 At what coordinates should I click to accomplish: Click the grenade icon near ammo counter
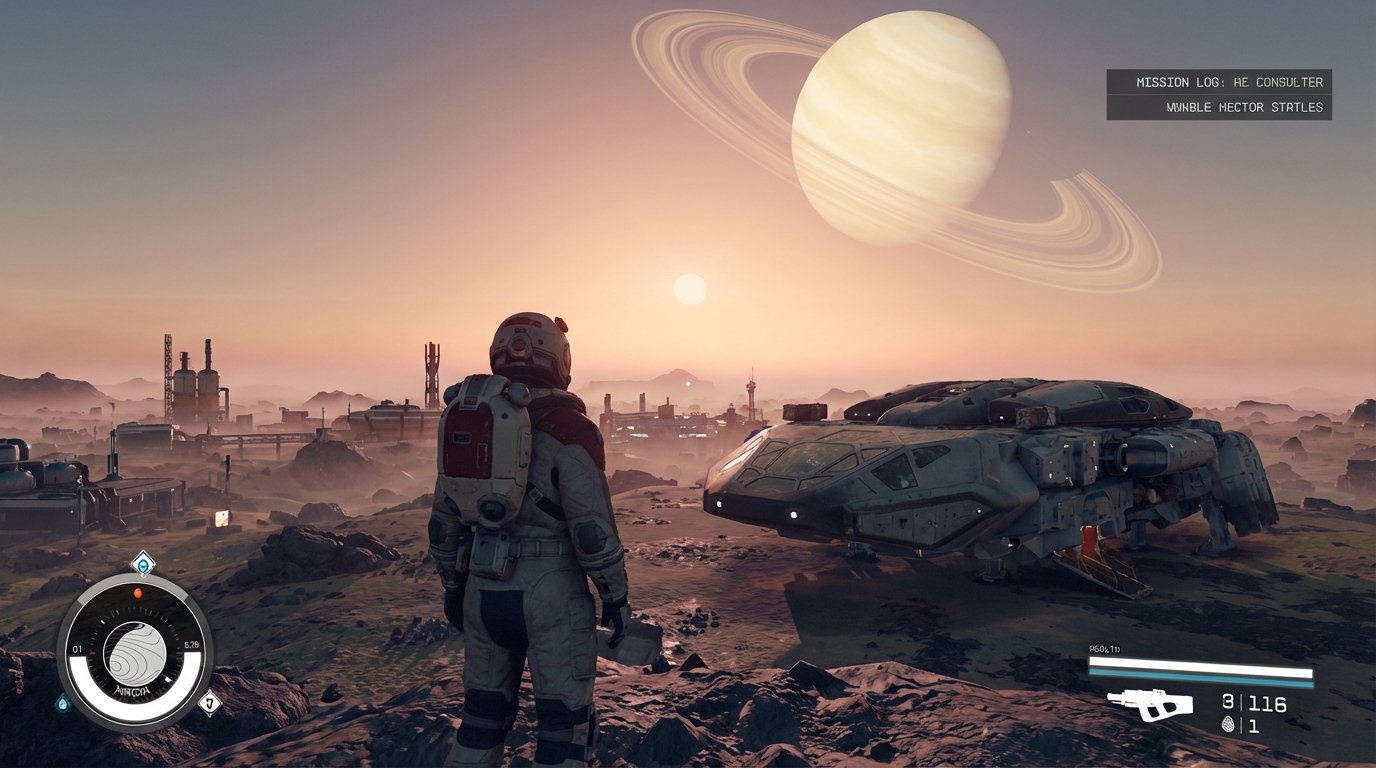tap(1228, 723)
